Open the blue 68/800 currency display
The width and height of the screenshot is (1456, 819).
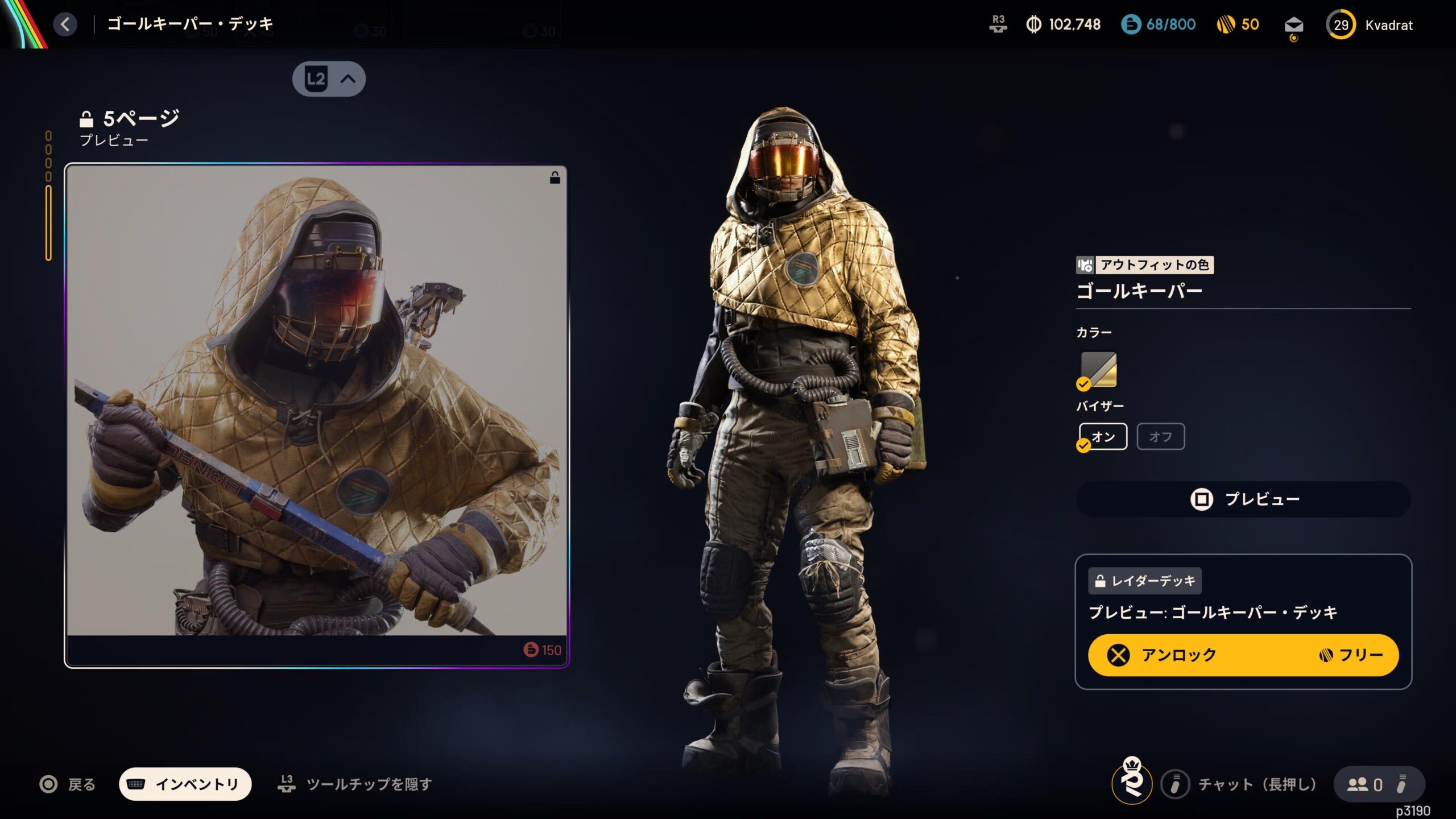1158,24
